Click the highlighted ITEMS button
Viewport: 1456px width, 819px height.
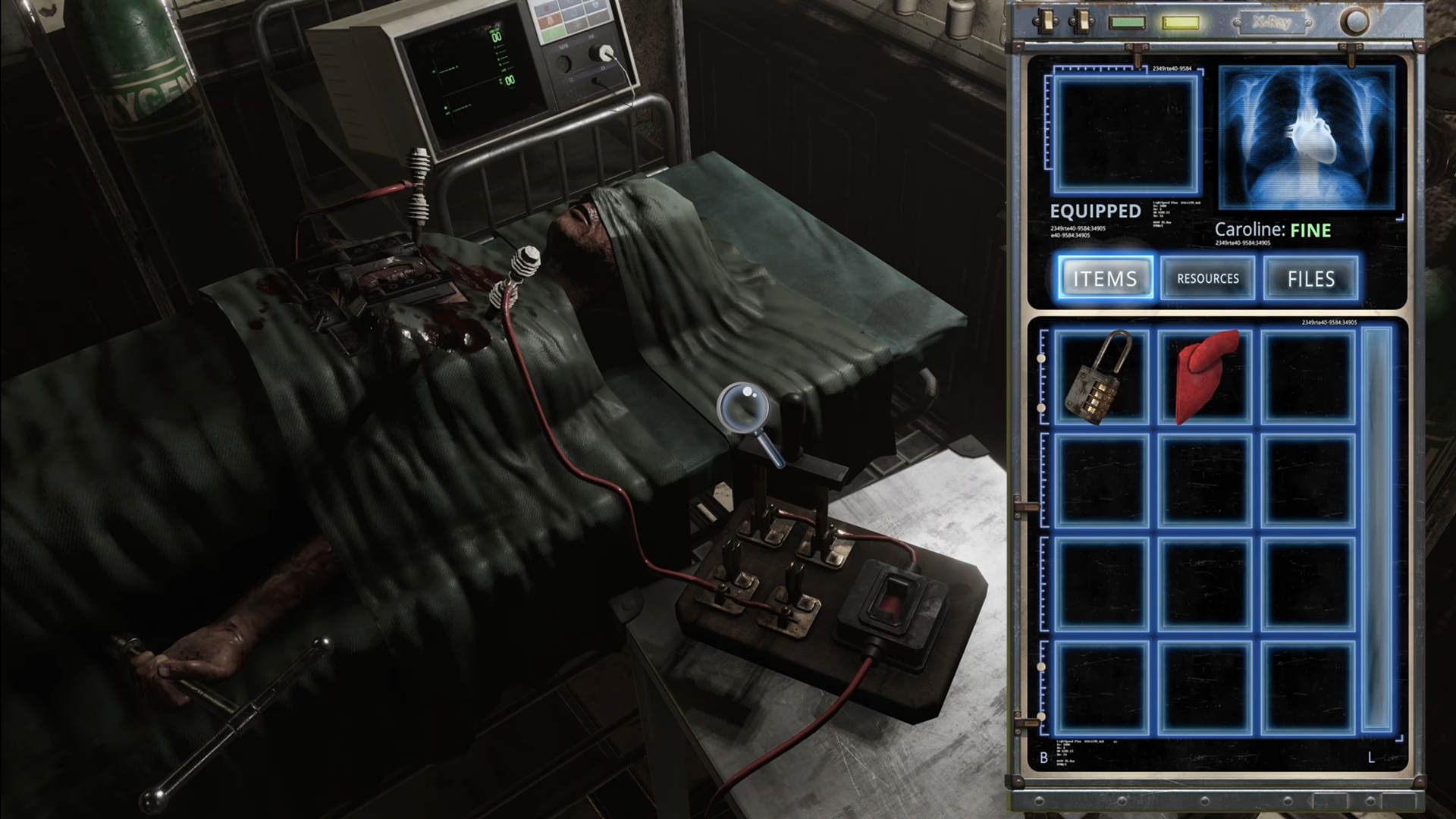coord(1105,278)
